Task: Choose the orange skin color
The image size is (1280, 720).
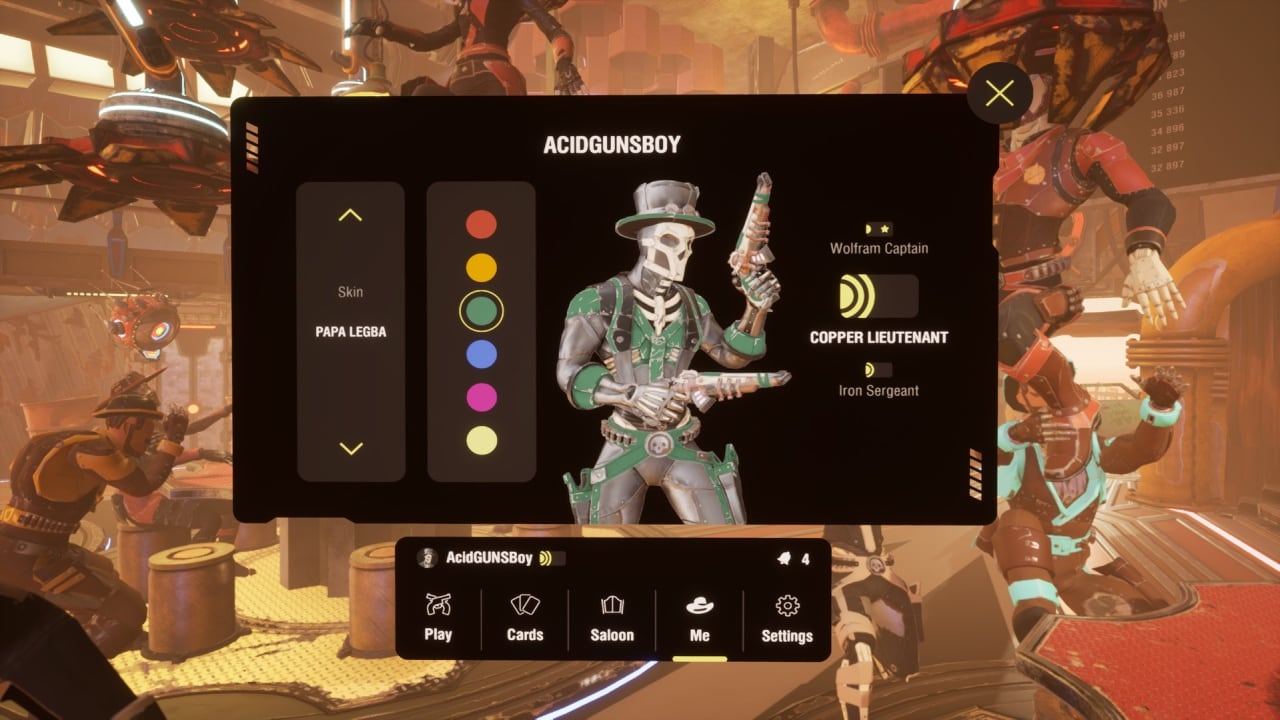Action: [481, 267]
